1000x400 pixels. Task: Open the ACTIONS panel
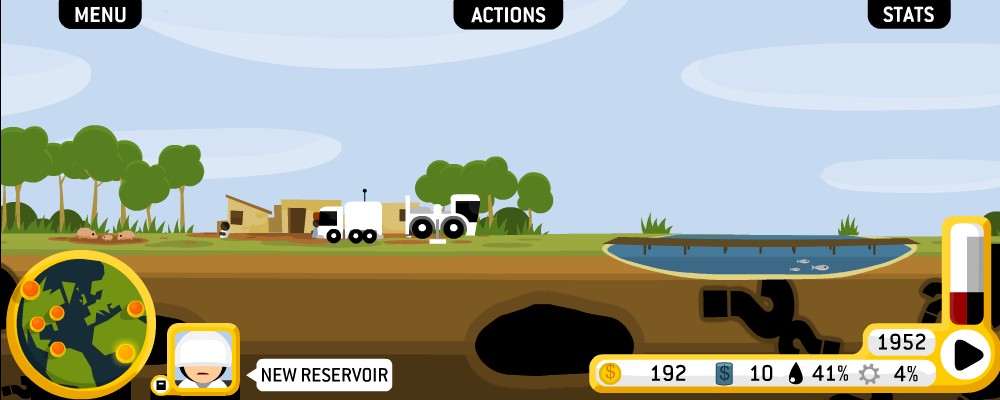coord(508,14)
